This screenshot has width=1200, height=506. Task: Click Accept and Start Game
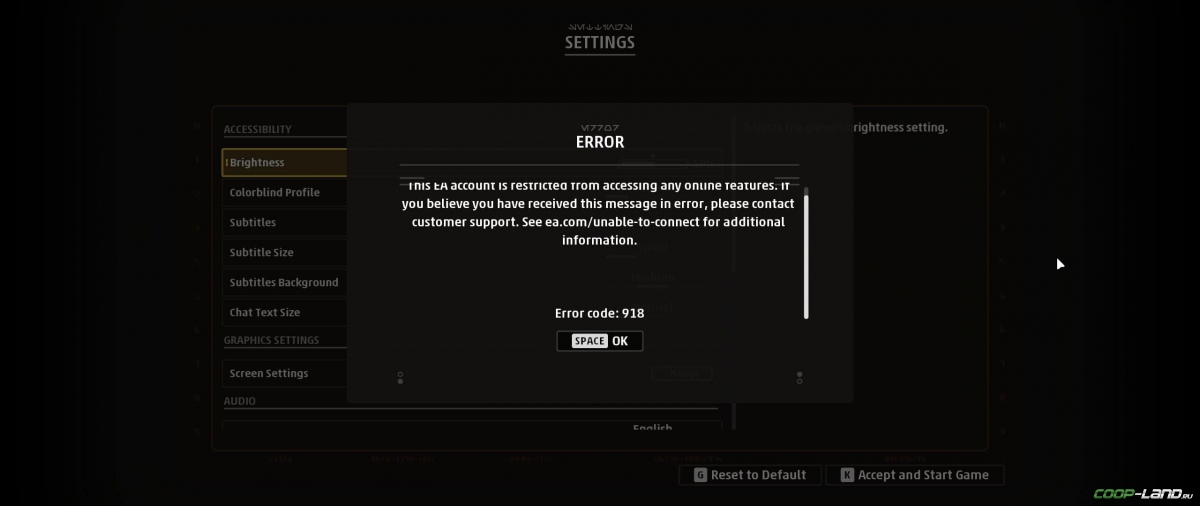[914, 475]
